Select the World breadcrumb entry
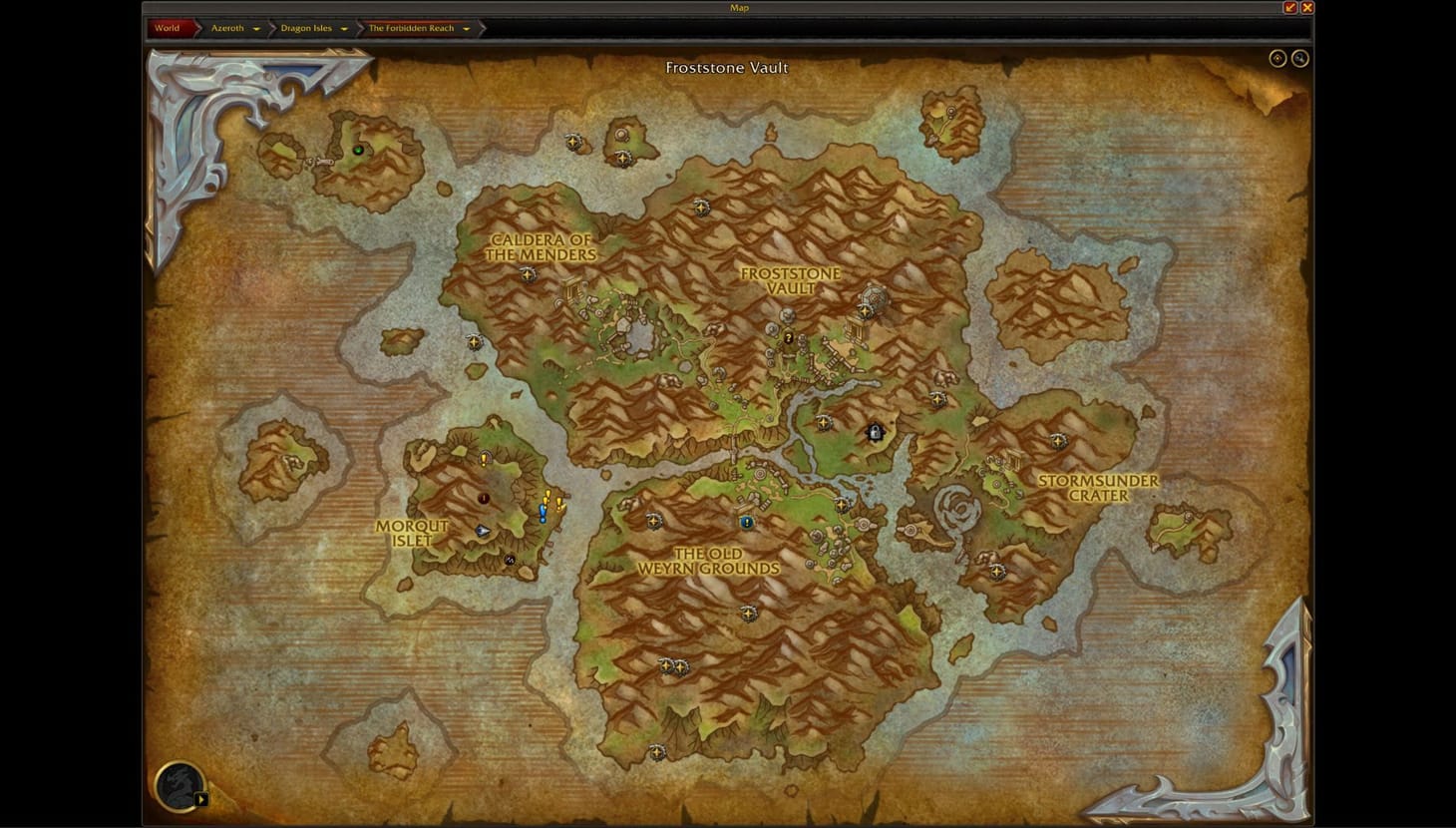This screenshot has height=828, width=1456. point(166,27)
